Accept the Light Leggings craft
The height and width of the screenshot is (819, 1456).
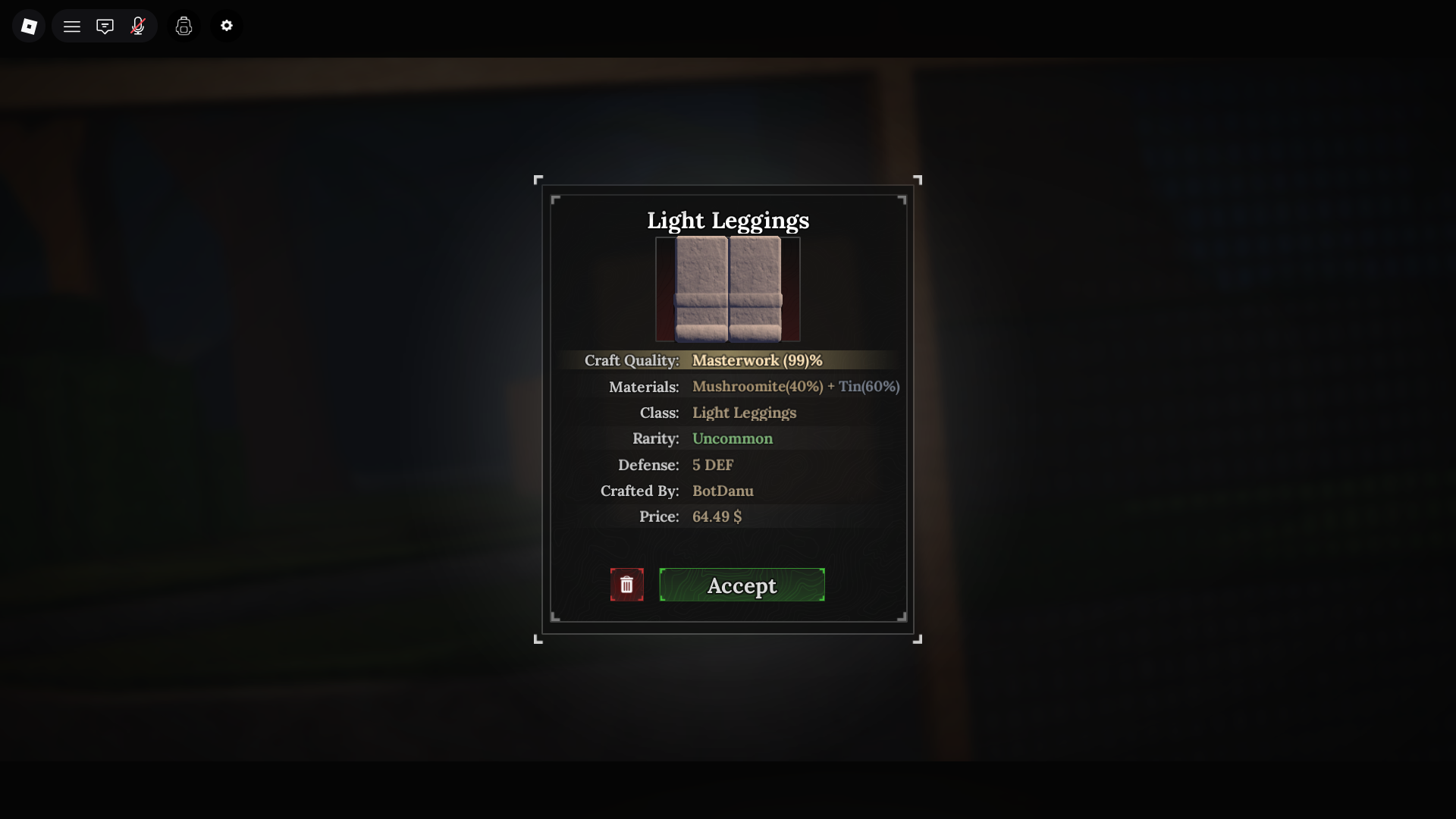742,585
